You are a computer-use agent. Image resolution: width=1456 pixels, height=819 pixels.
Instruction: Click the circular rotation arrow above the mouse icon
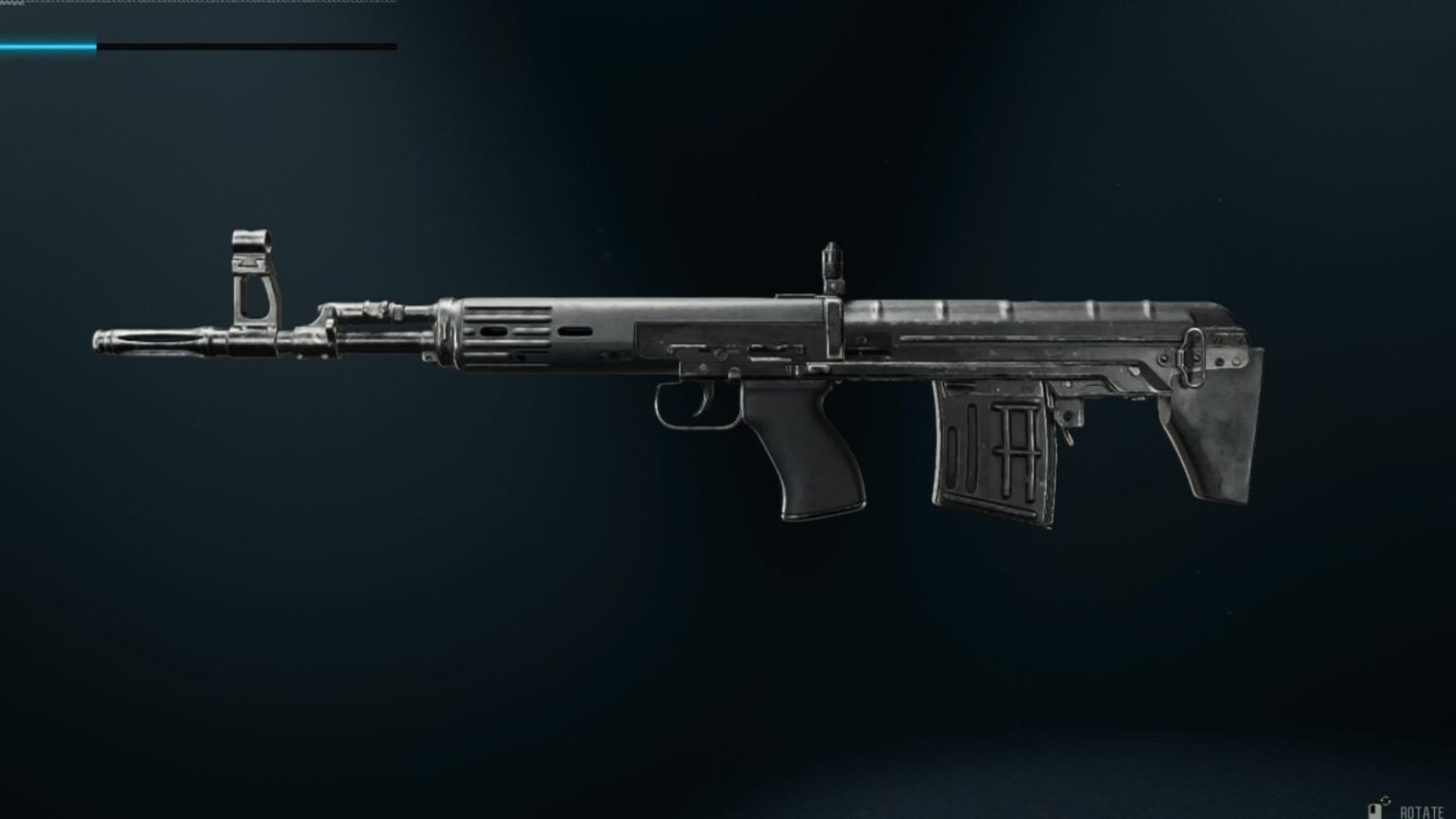pyautogui.click(x=1386, y=802)
